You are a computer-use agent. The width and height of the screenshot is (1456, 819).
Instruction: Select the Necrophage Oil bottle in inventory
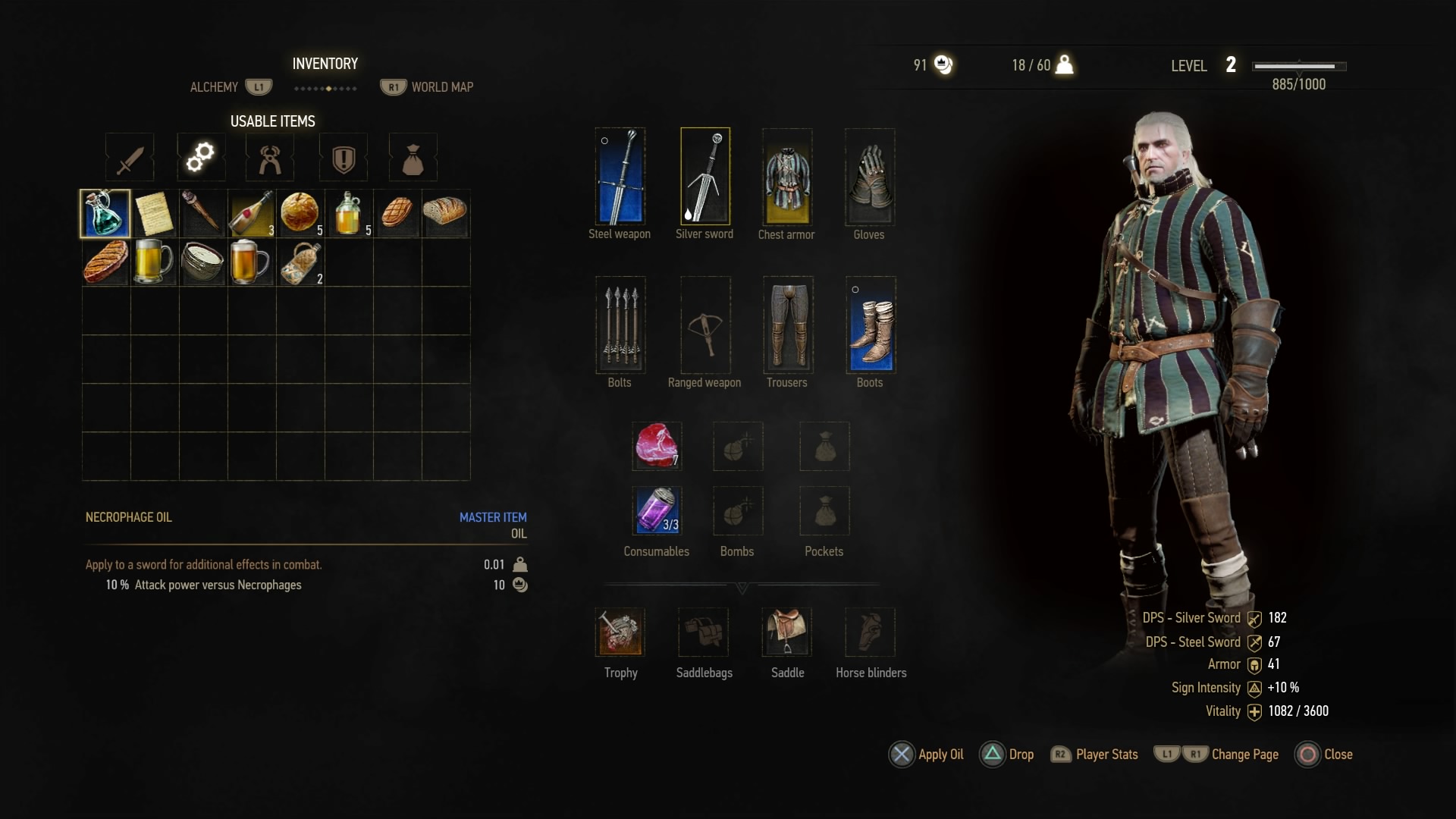pos(105,214)
